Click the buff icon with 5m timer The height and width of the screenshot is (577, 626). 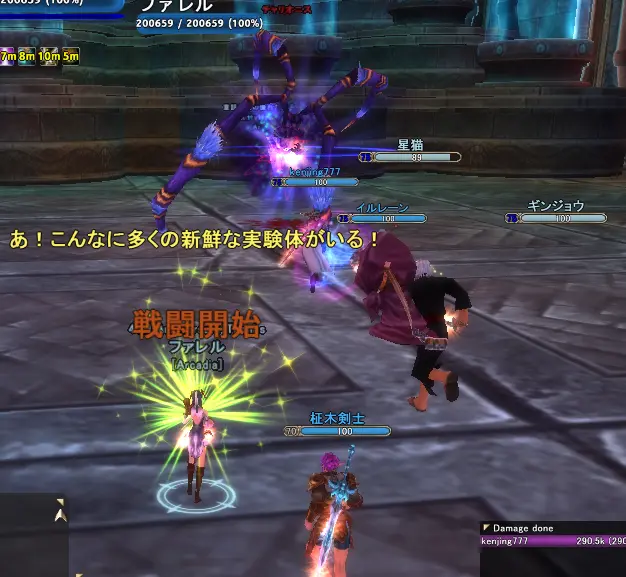(x=70, y=55)
